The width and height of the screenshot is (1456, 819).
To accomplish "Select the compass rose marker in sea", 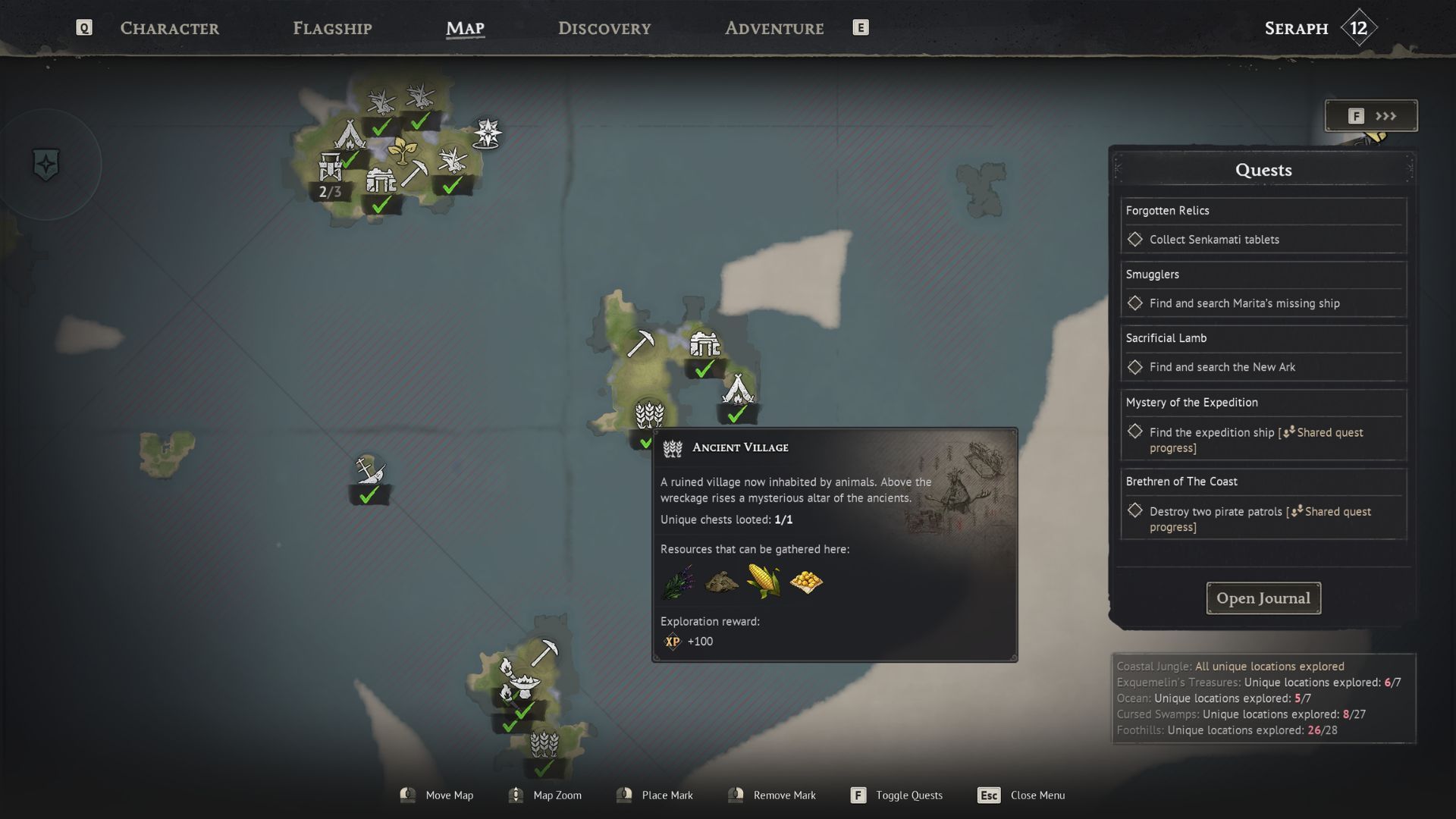I will 487,133.
